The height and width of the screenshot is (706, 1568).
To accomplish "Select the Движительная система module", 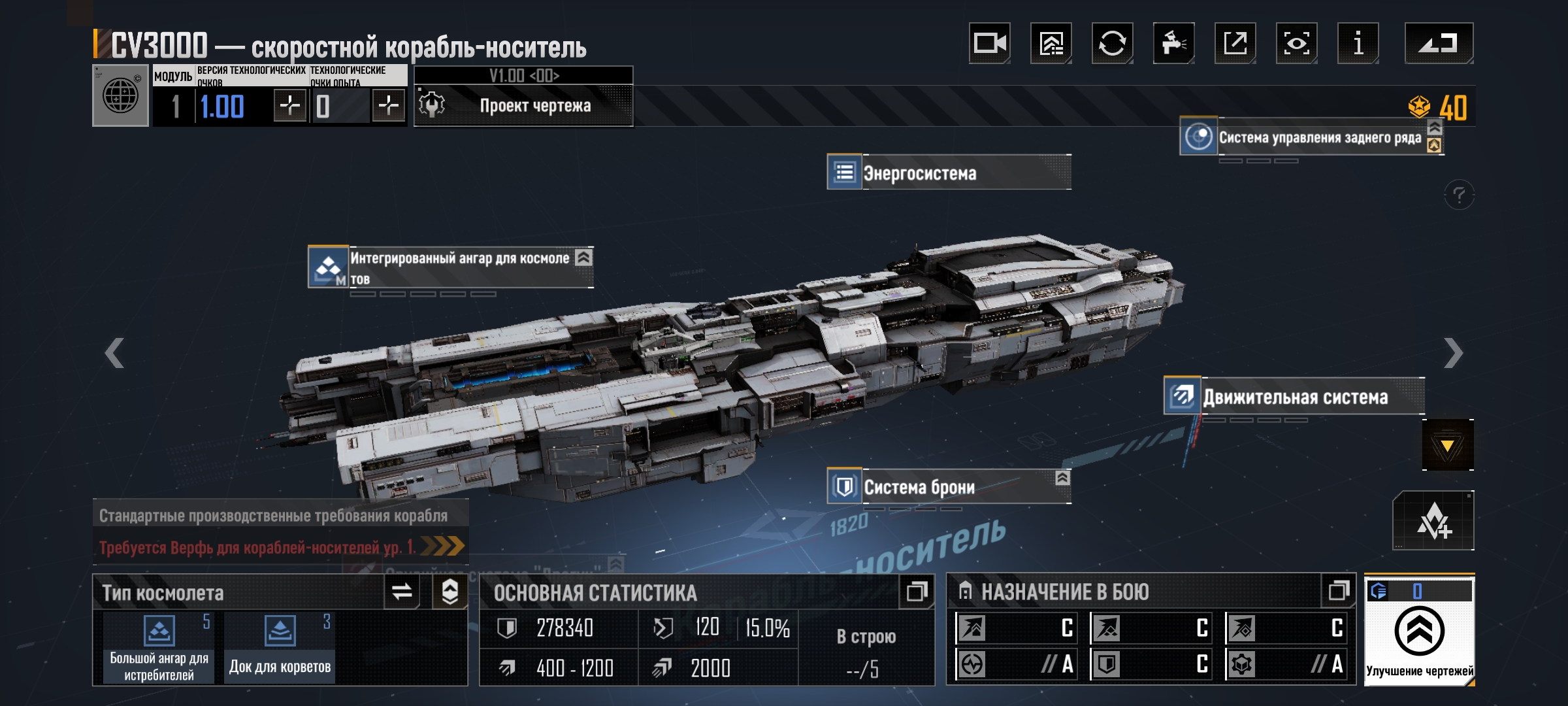I will (x=1294, y=397).
